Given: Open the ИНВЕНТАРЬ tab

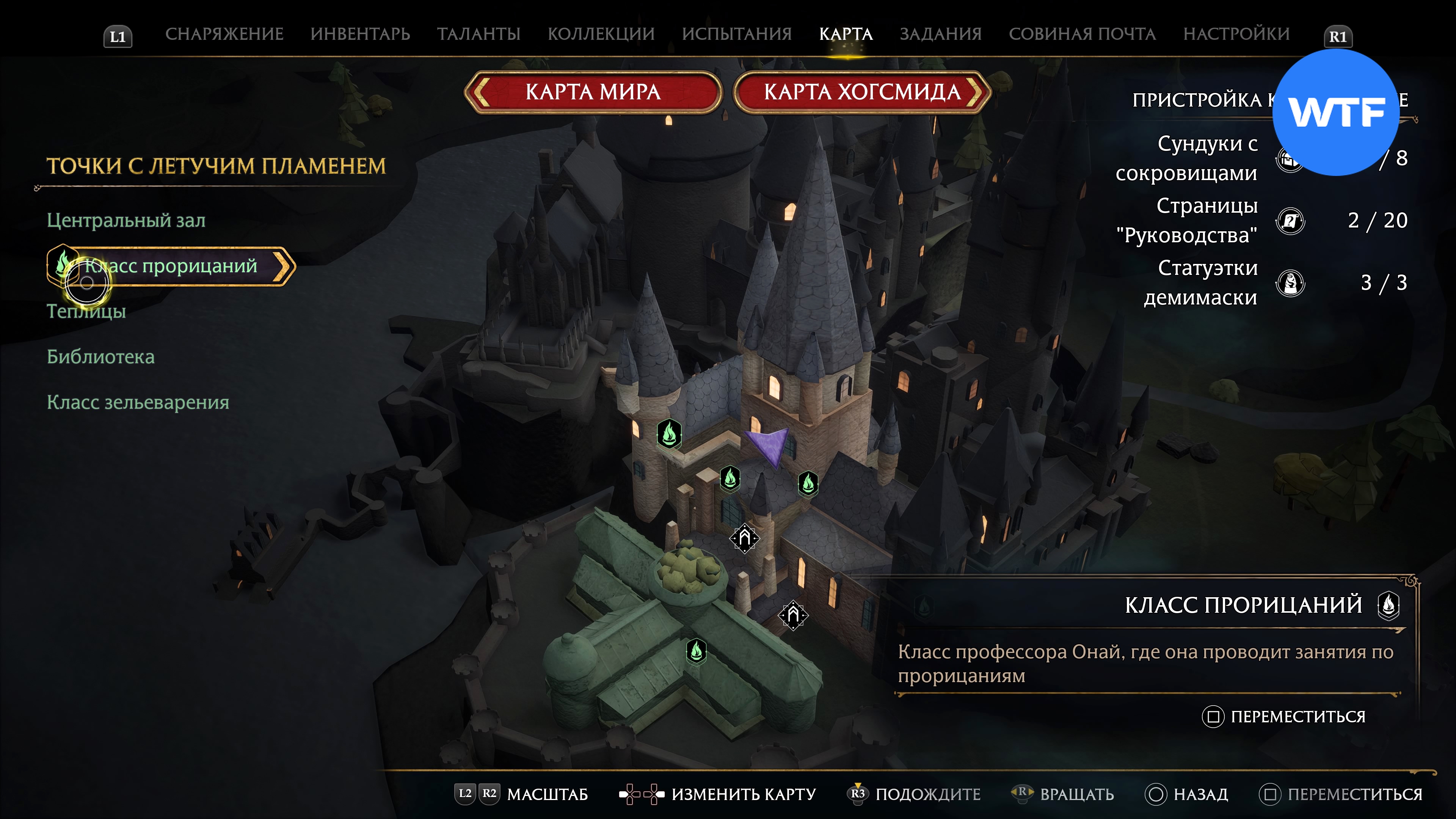Looking at the screenshot, I should (x=360, y=35).
